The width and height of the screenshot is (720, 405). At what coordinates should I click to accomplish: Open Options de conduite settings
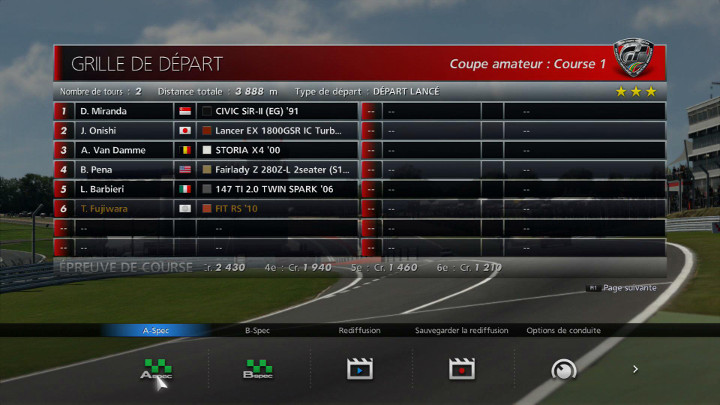tap(563, 369)
